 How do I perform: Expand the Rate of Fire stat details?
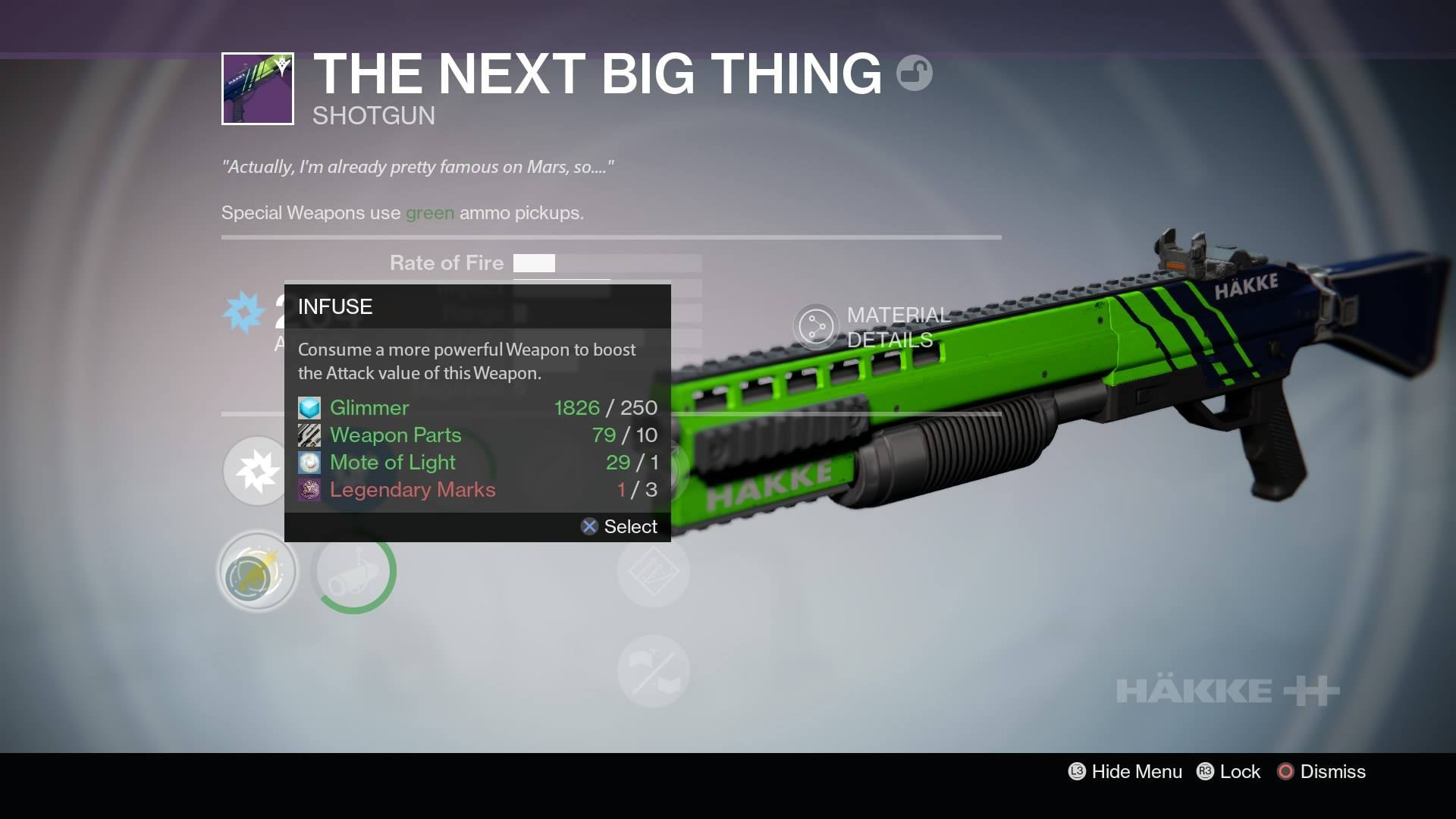pos(446,263)
